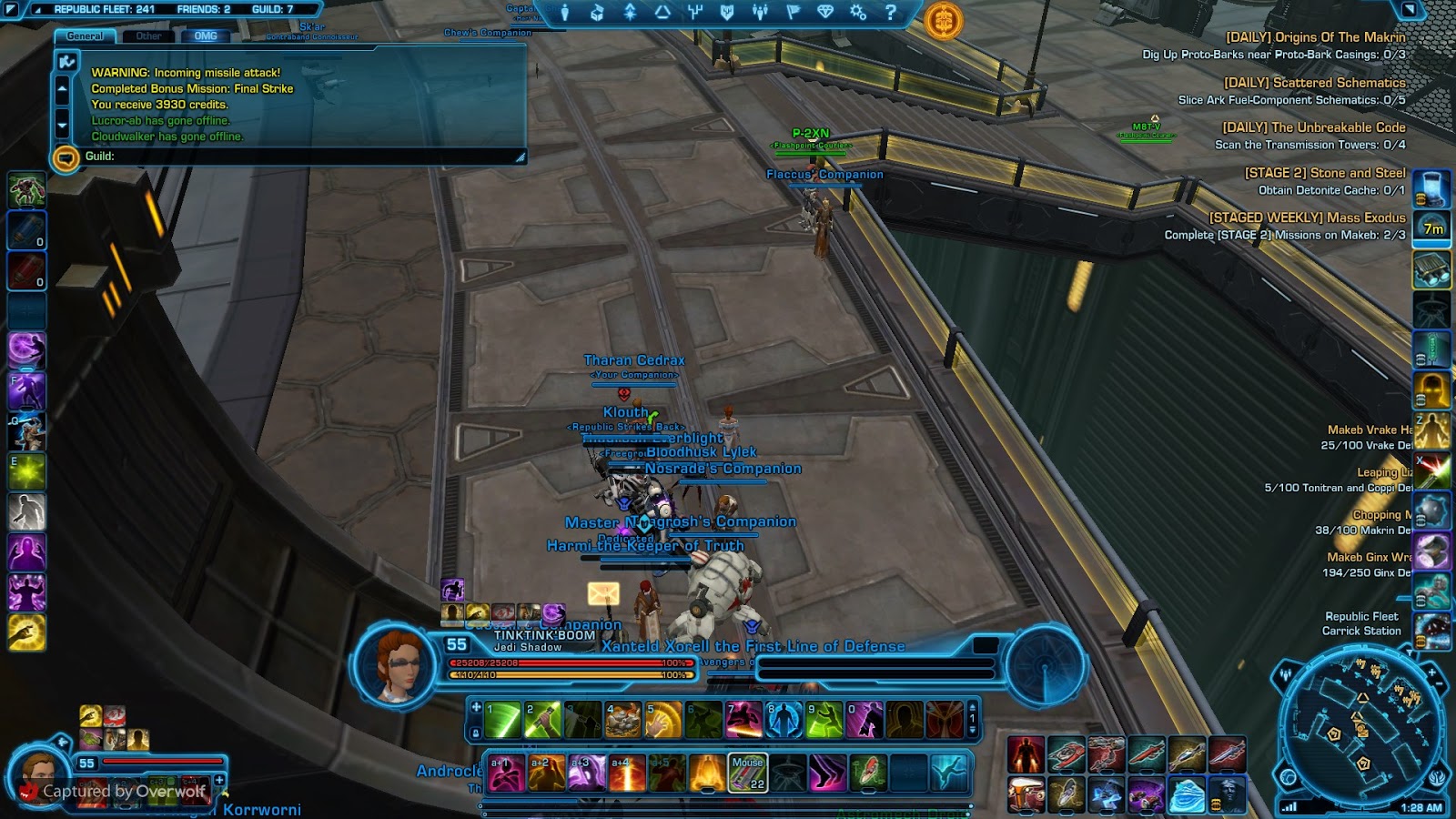The image size is (1456, 819).
Task: Open the inventory crate icon
Action: click(595, 11)
